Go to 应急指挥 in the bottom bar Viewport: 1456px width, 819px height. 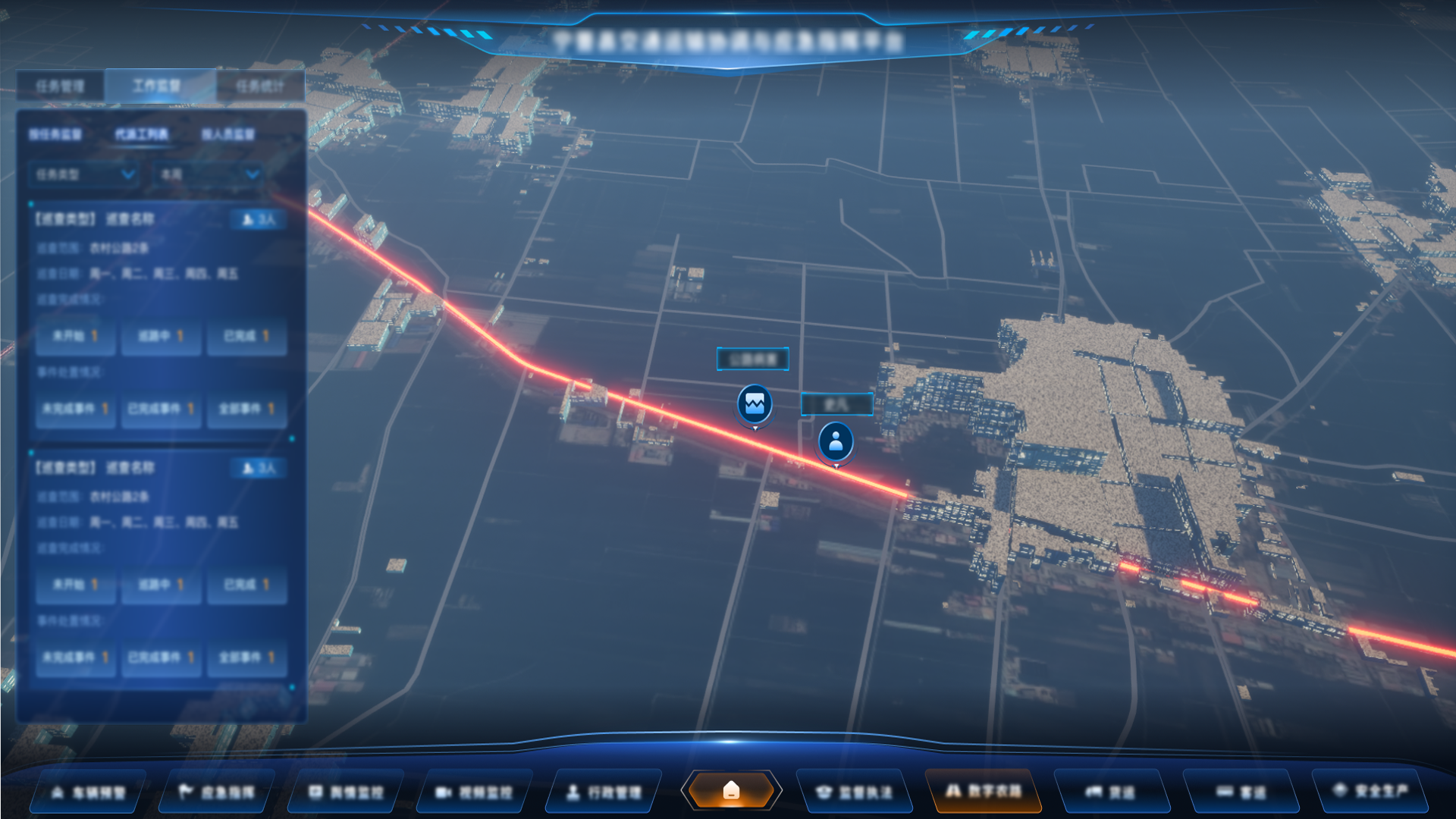tap(217, 792)
